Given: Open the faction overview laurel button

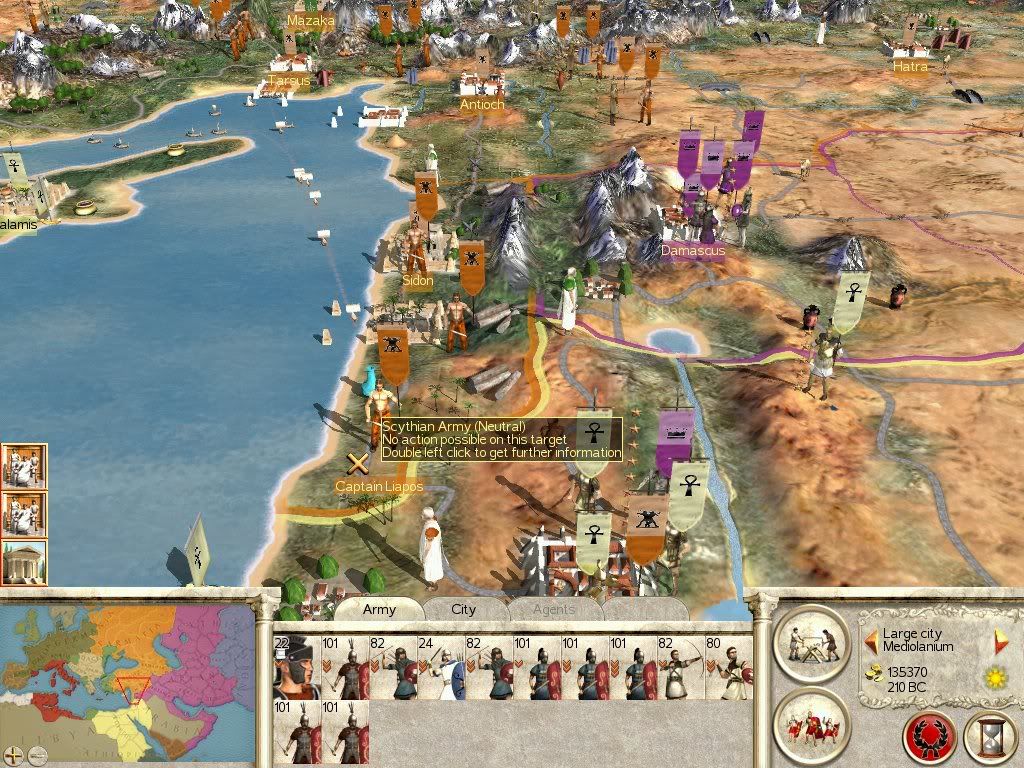Looking at the screenshot, I should coord(930,738).
